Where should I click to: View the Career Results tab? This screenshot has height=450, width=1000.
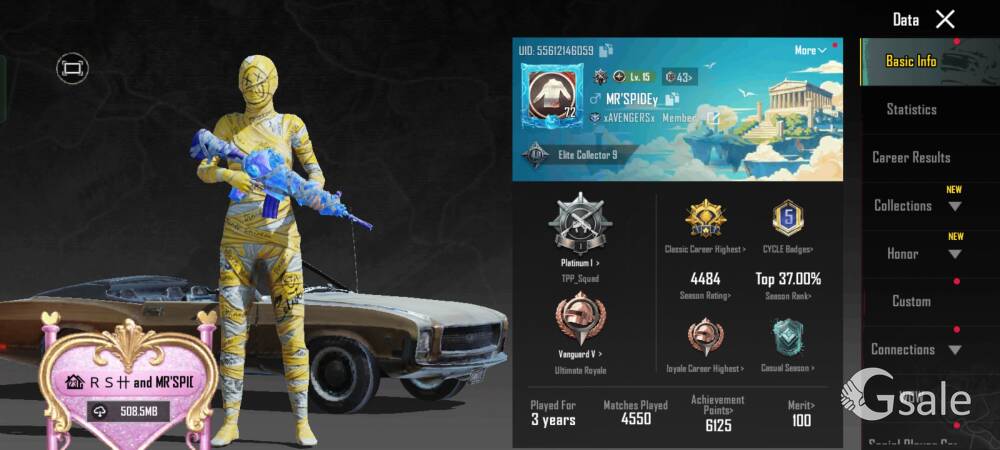pyautogui.click(x=911, y=157)
